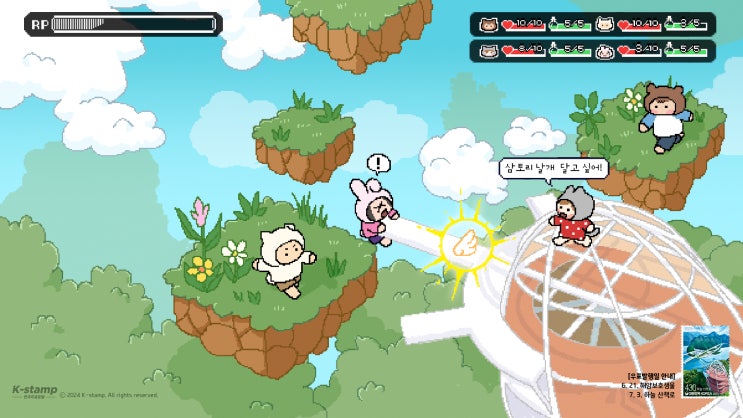Screen dimensions: 743x418
Task: Select the gray cat party portrait
Action: [488, 50]
